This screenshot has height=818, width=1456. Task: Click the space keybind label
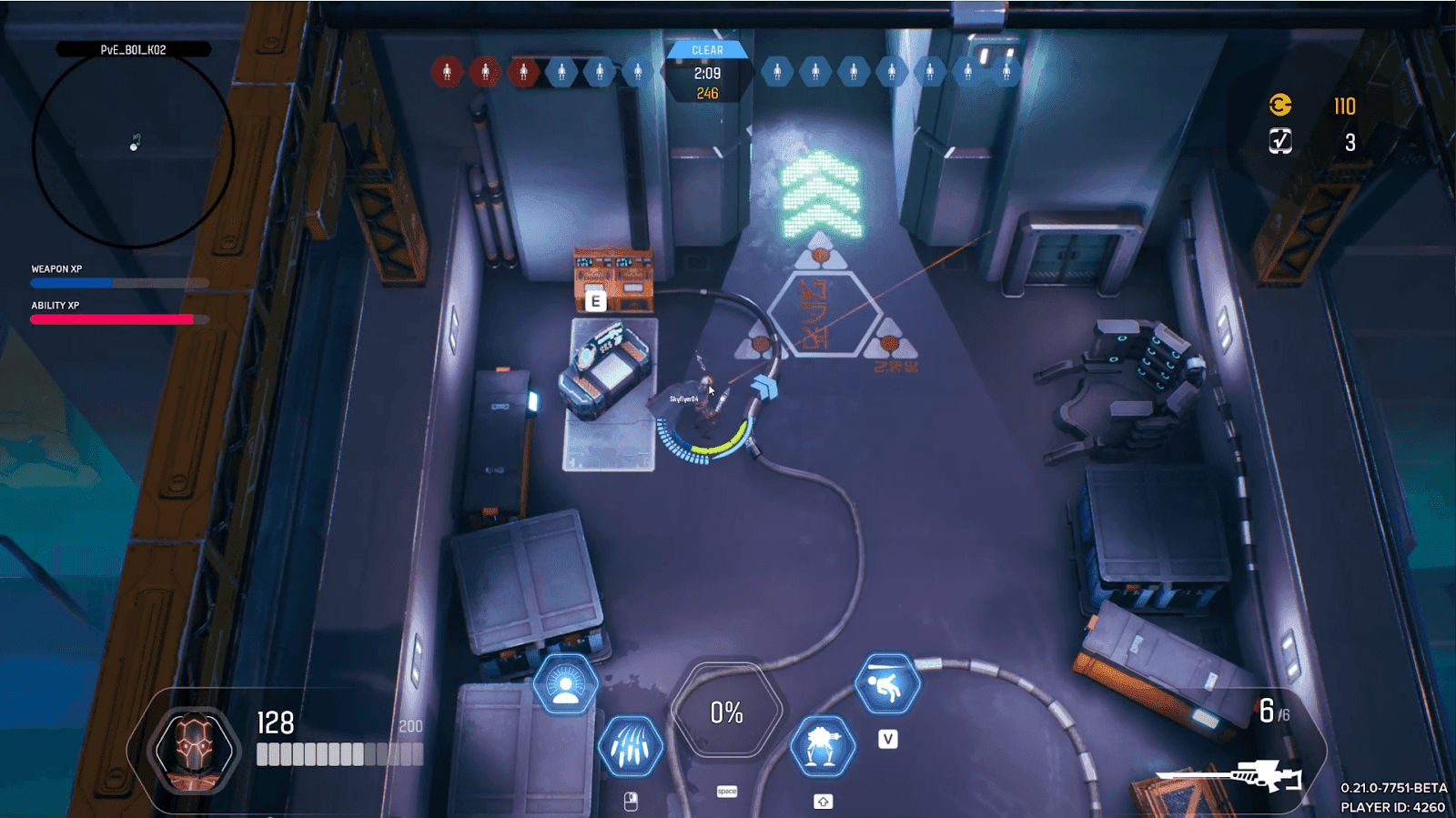[725, 792]
